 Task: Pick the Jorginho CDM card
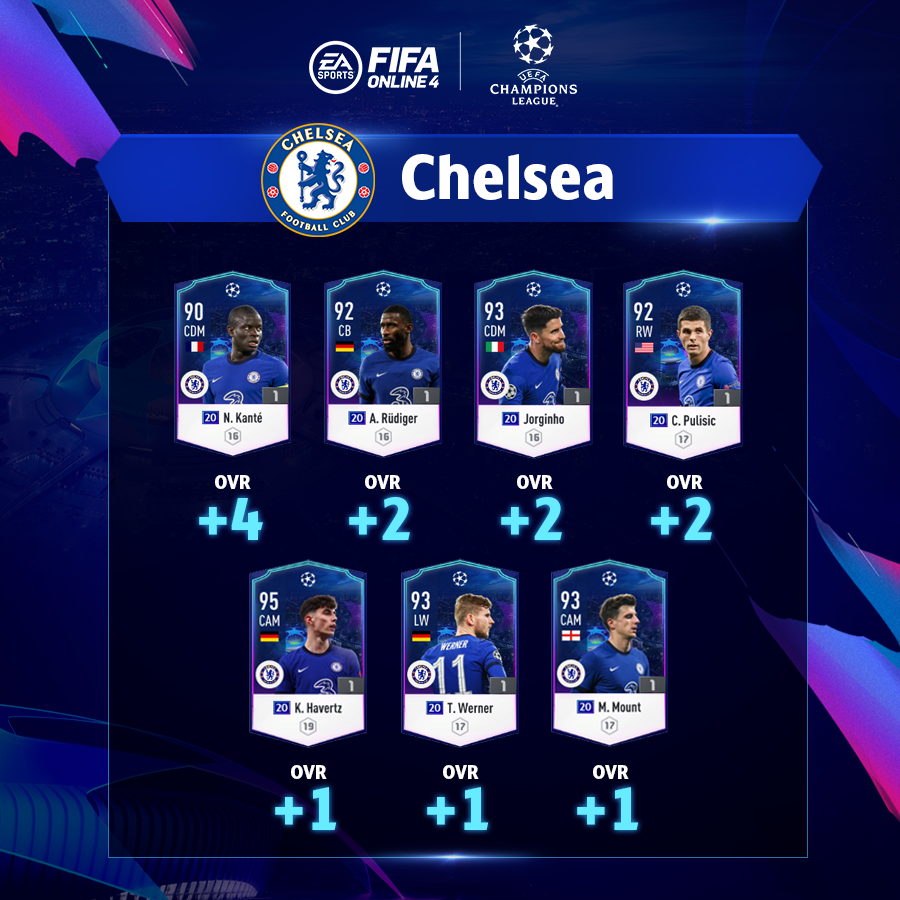[x=532, y=364]
